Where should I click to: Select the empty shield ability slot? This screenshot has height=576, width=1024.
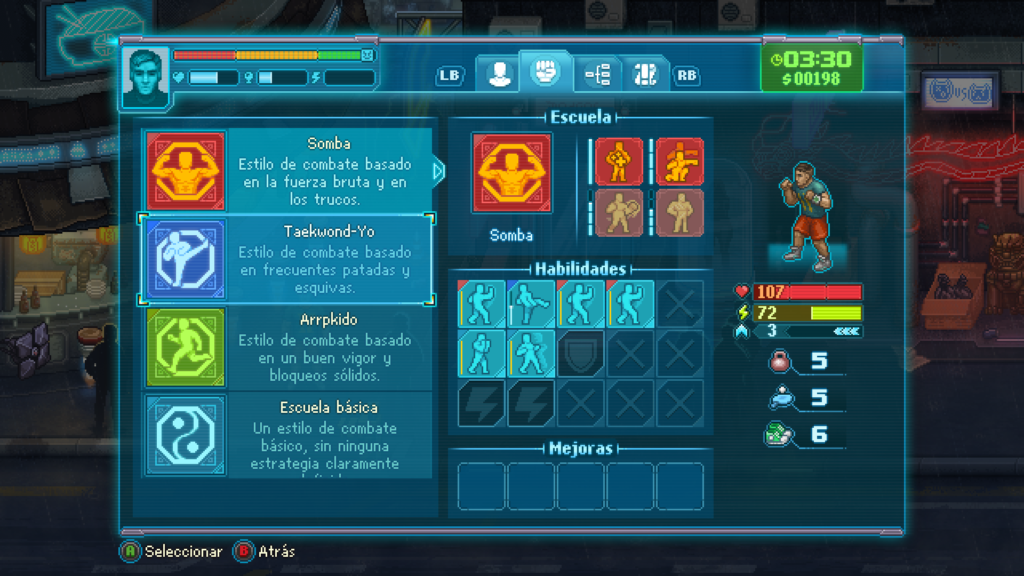580,353
